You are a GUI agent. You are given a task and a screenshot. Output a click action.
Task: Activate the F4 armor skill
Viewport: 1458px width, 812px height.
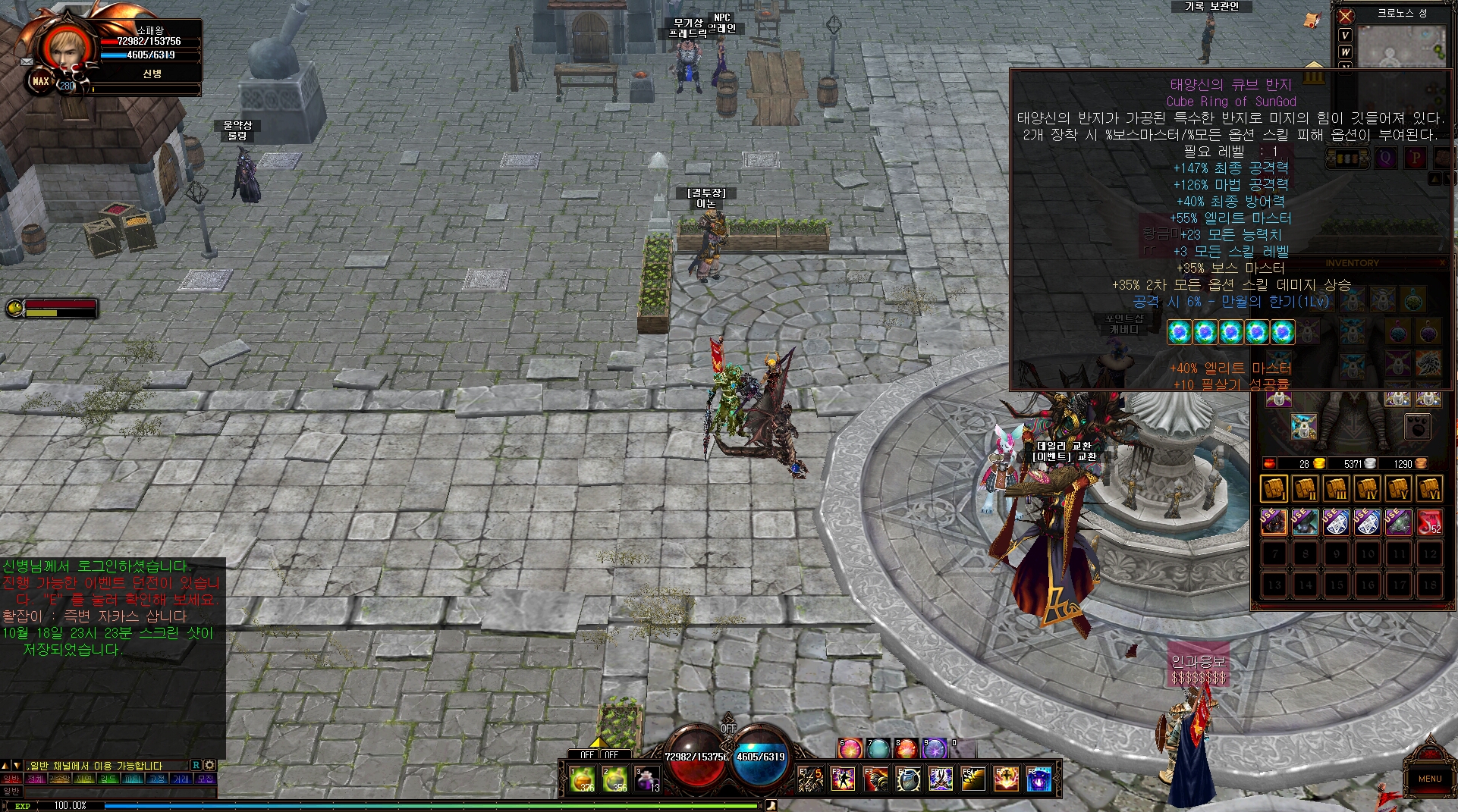tap(908, 779)
